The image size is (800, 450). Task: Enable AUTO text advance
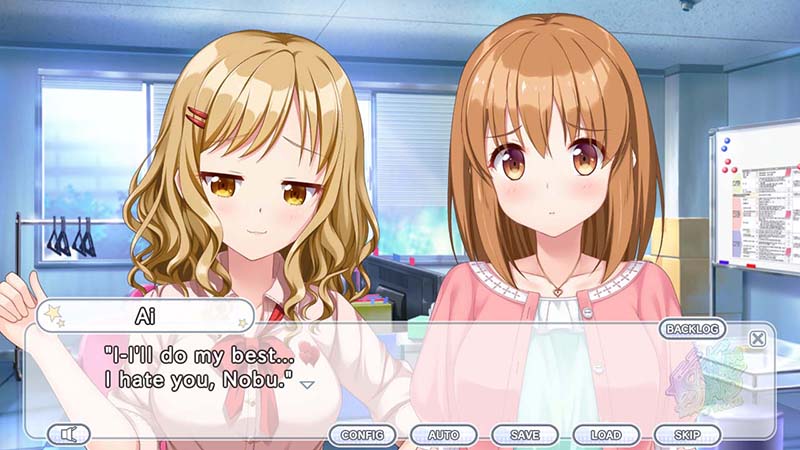tap(443, 435)
